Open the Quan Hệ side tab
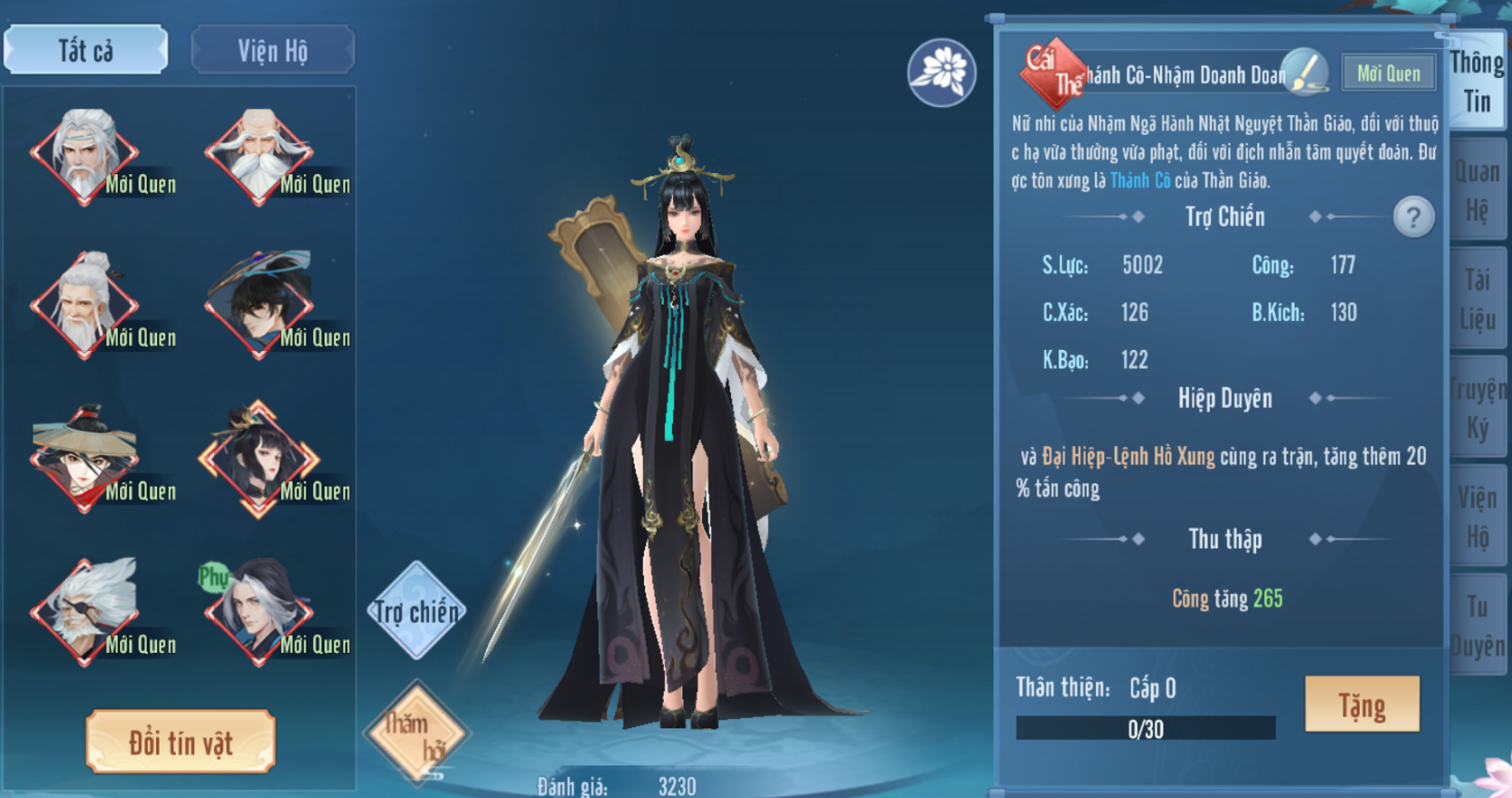 click(x=1477, y=190)
